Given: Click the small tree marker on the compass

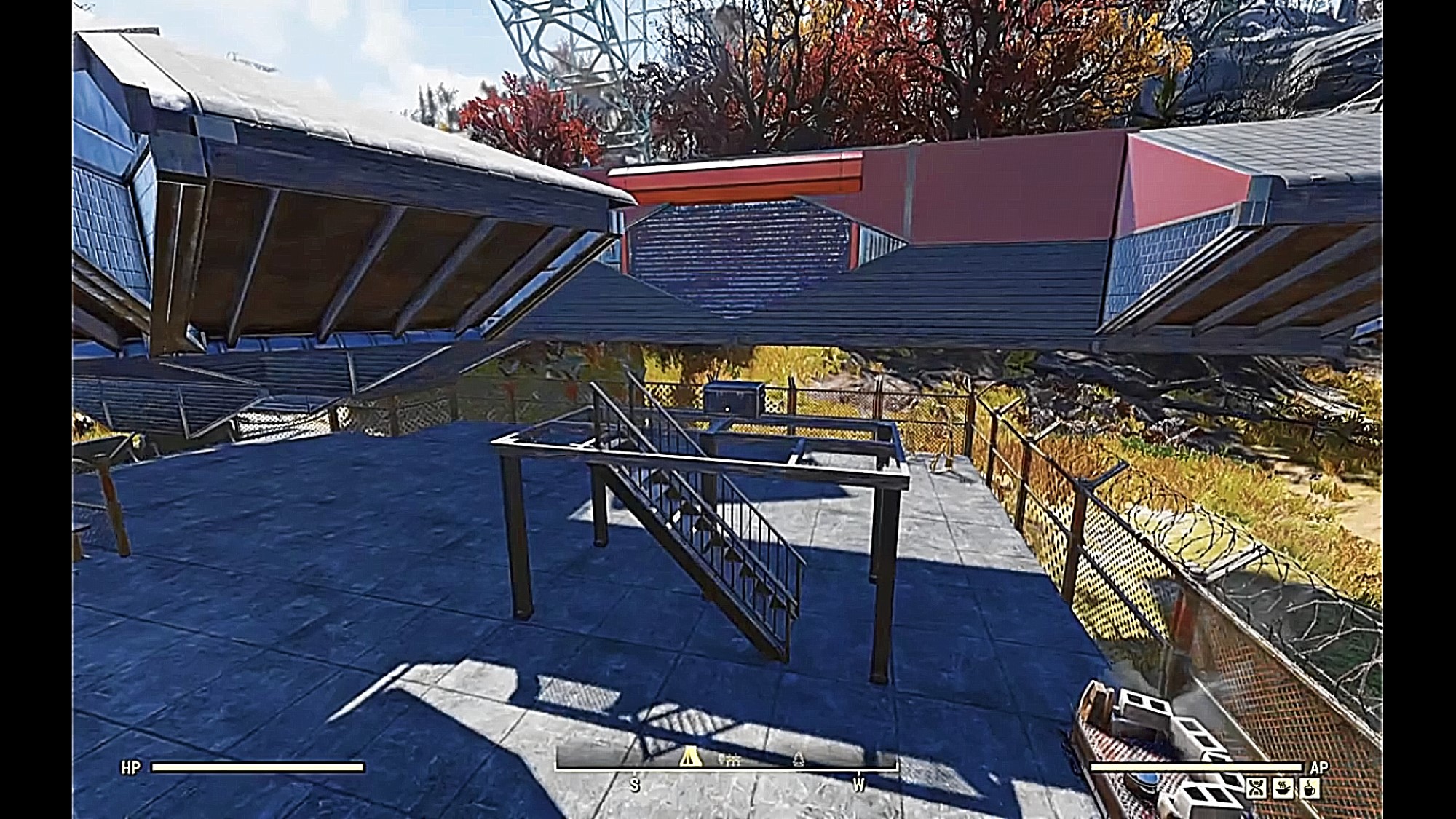Looking at the screenshot, I should click(x=798, y=759).
